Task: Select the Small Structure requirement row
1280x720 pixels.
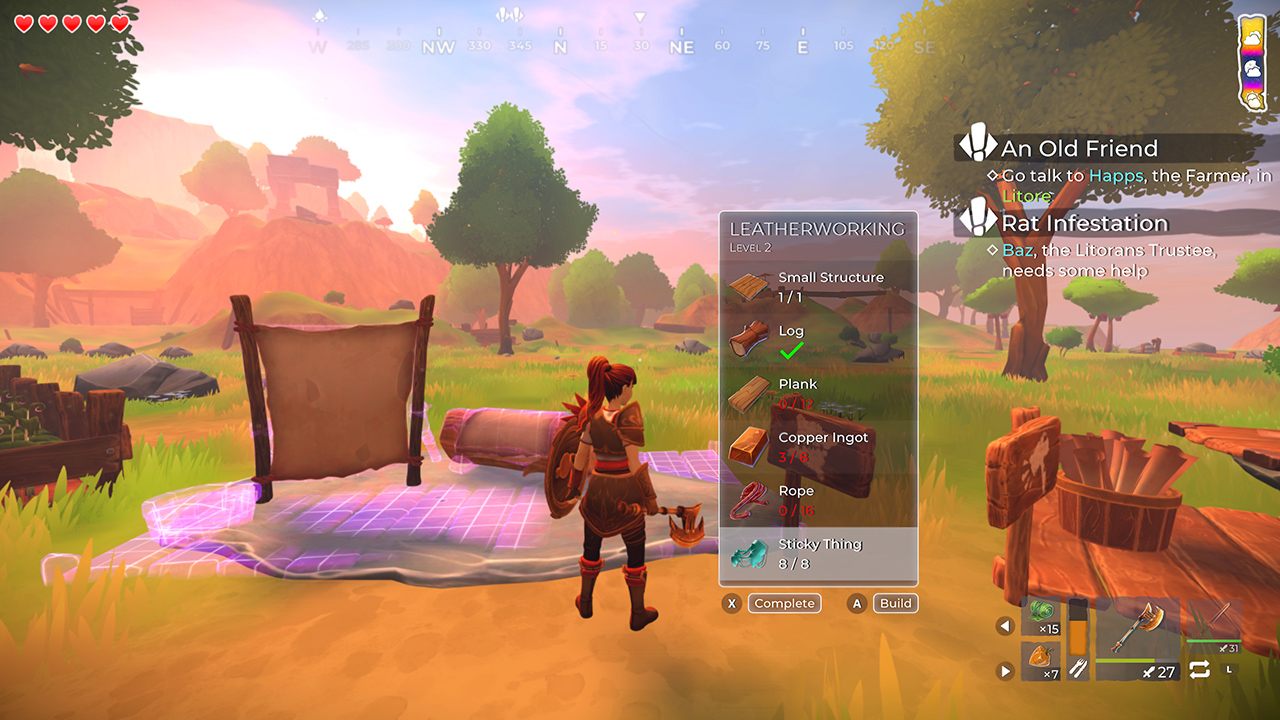Action: (x=818, y=287)
